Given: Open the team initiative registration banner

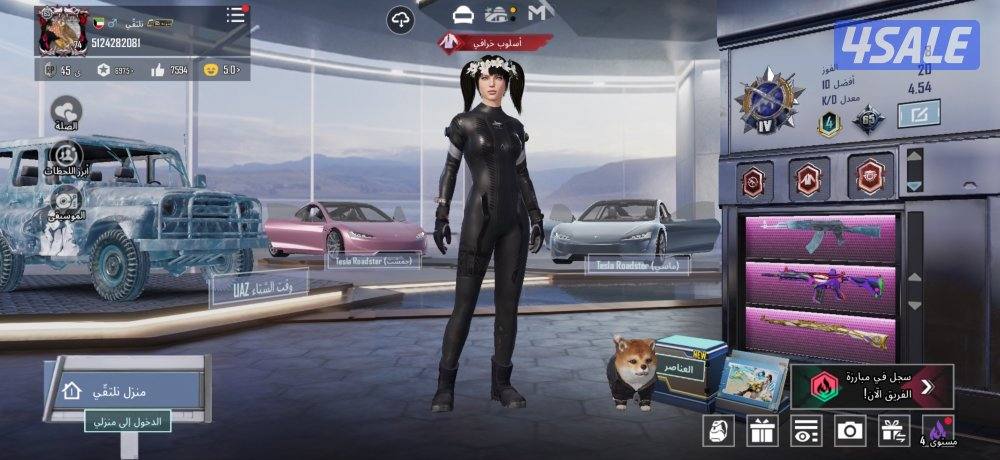Looking at the screenshot, I should pos(872,386).
